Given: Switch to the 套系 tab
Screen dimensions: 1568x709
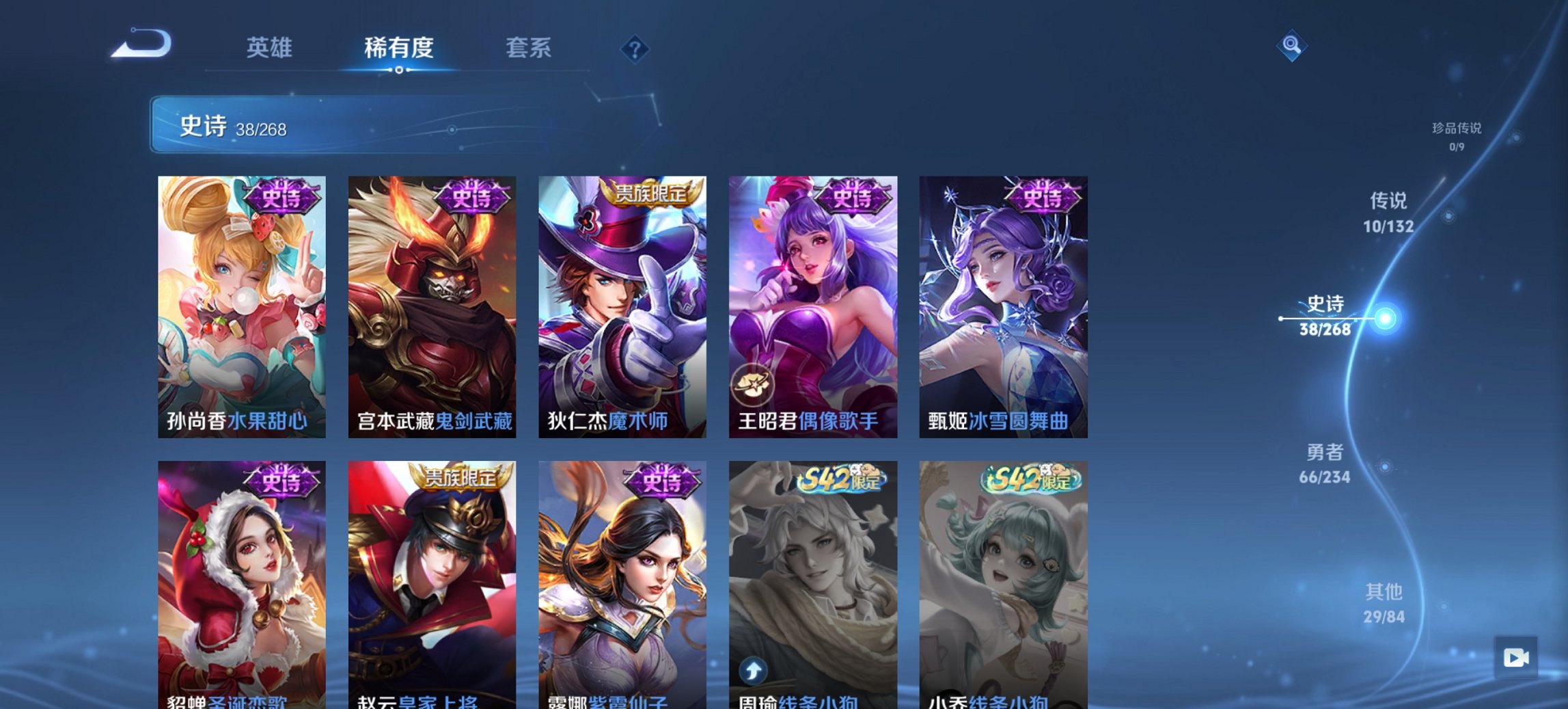Looking at the screenshot, I should (x=529, y=48).
